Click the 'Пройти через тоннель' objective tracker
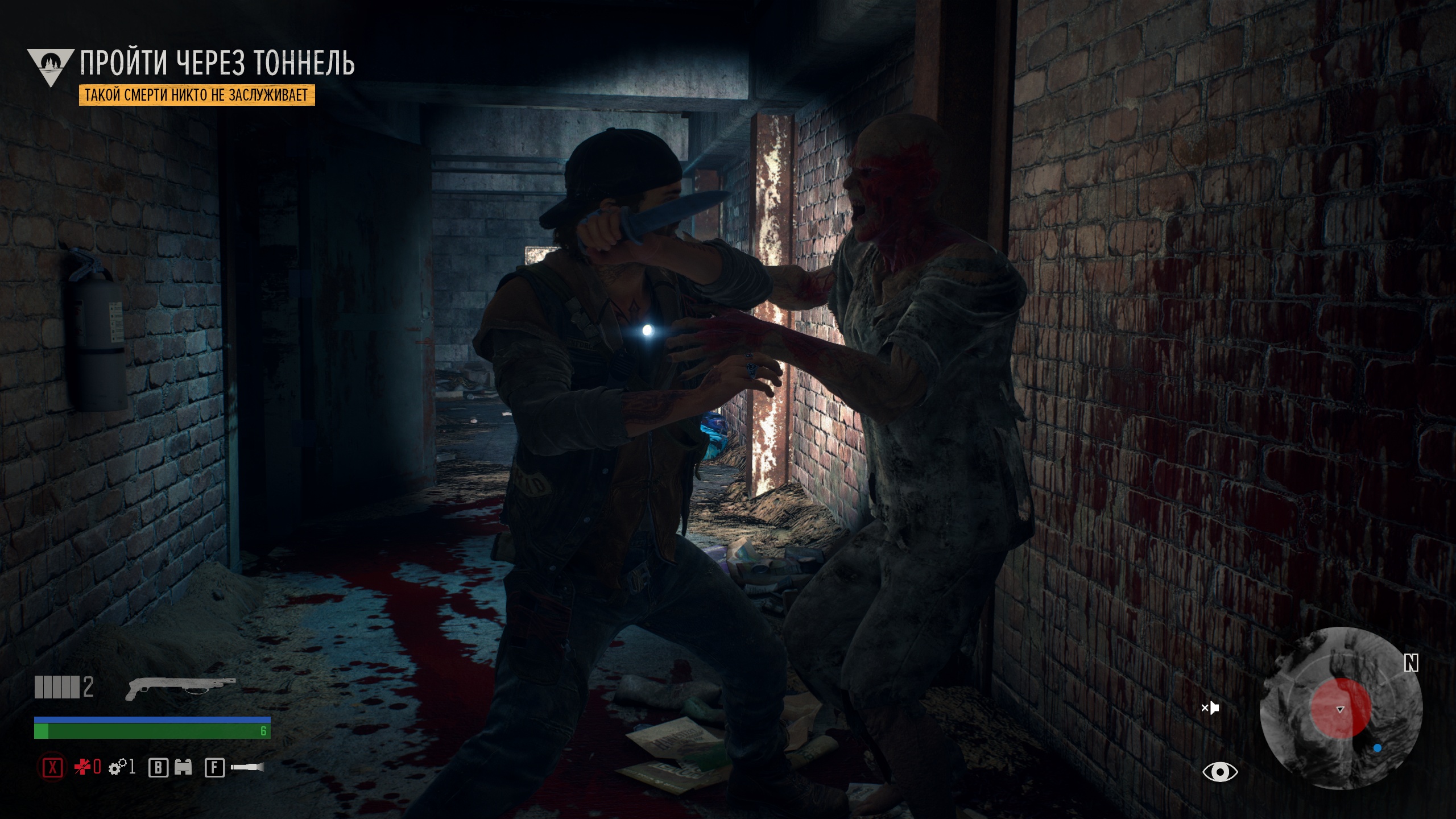This screenshot has width=1456, height=819. click(217, 63)
